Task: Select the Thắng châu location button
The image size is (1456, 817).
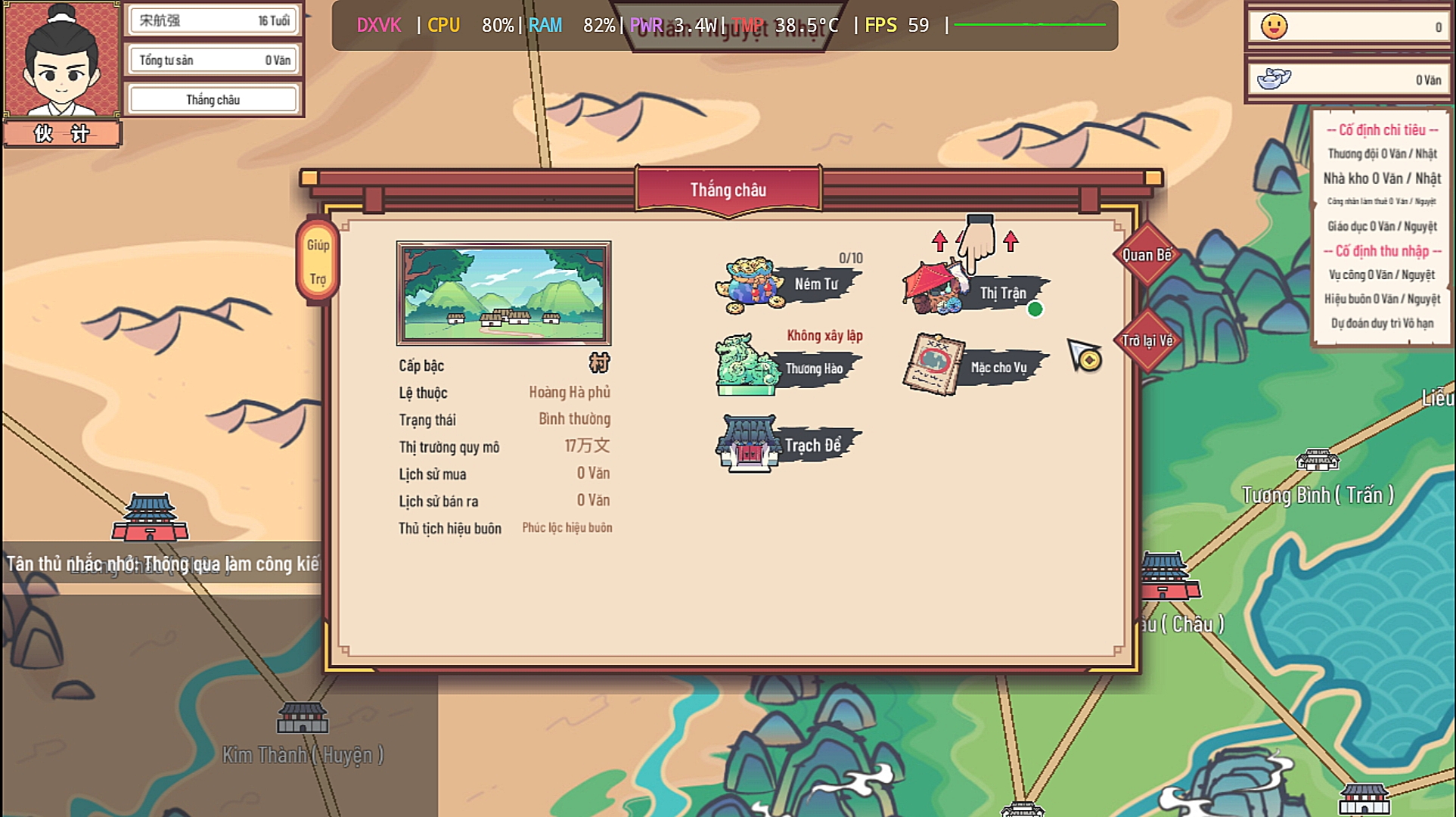Action: [213, 100]
